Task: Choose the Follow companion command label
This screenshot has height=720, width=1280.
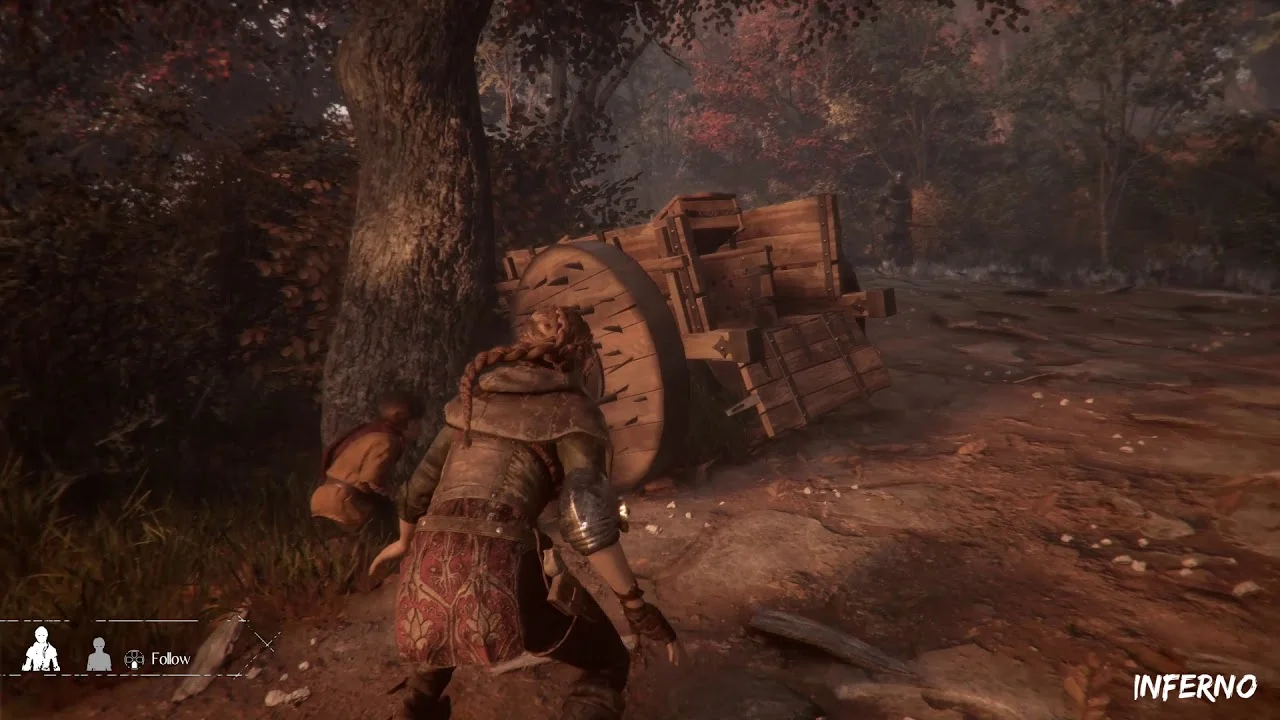Action: coord(170,659)
